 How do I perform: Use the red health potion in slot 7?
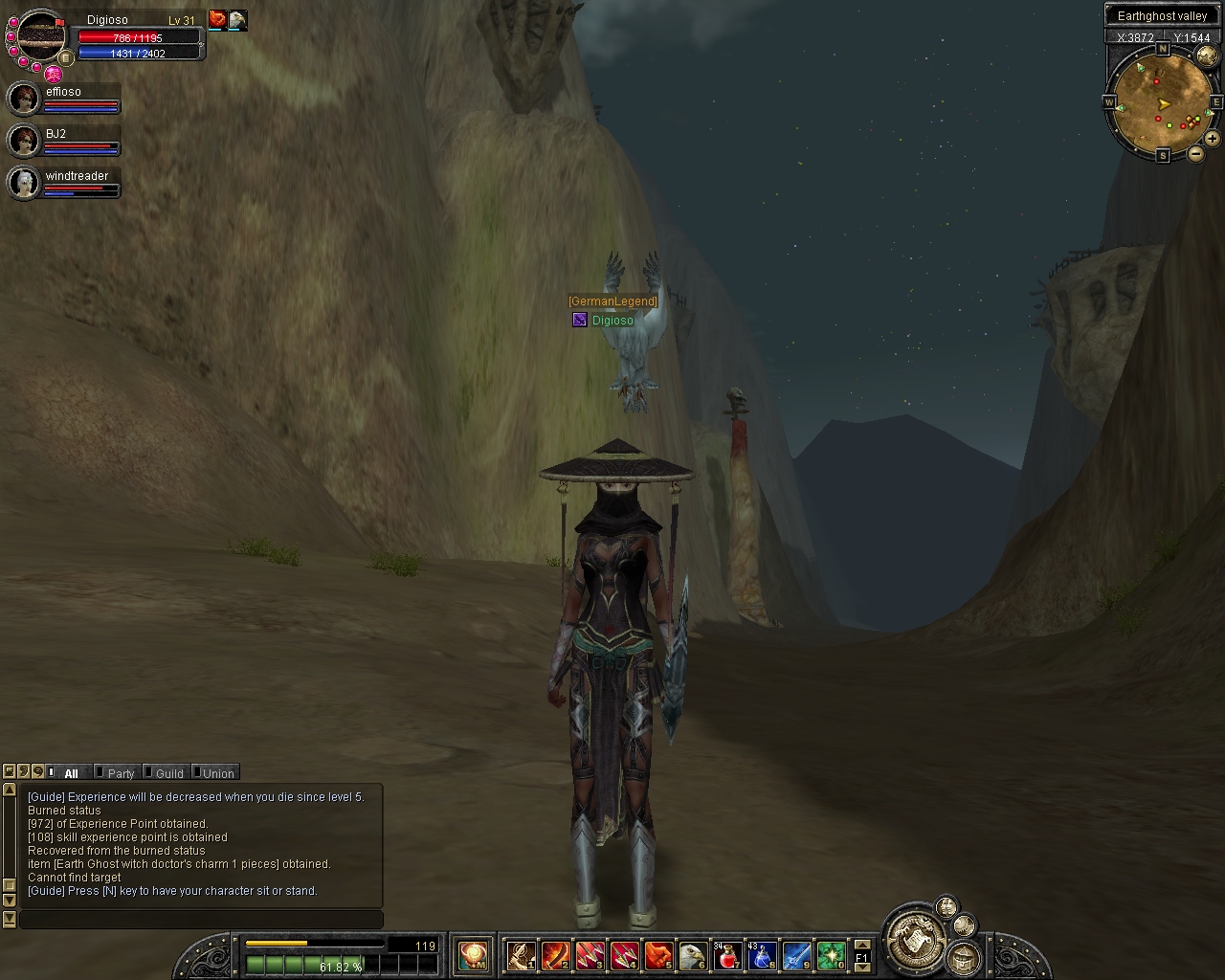pos(727,955)
